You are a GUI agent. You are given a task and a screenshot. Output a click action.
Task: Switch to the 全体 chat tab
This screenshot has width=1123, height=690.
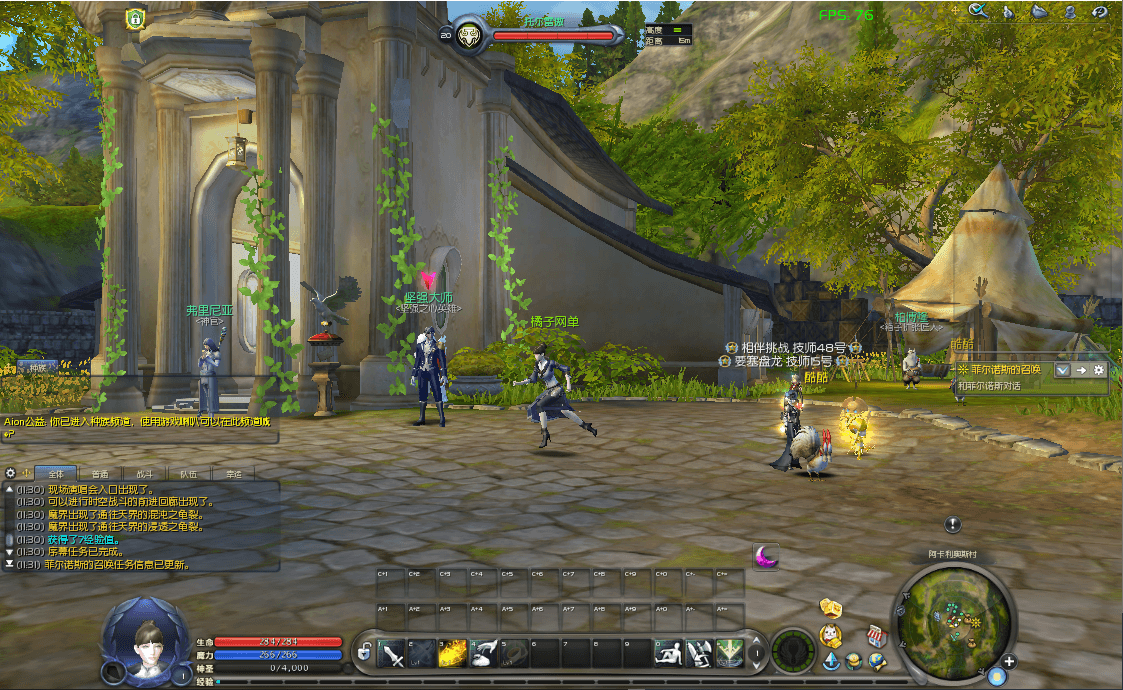click(x=55, y=473)
